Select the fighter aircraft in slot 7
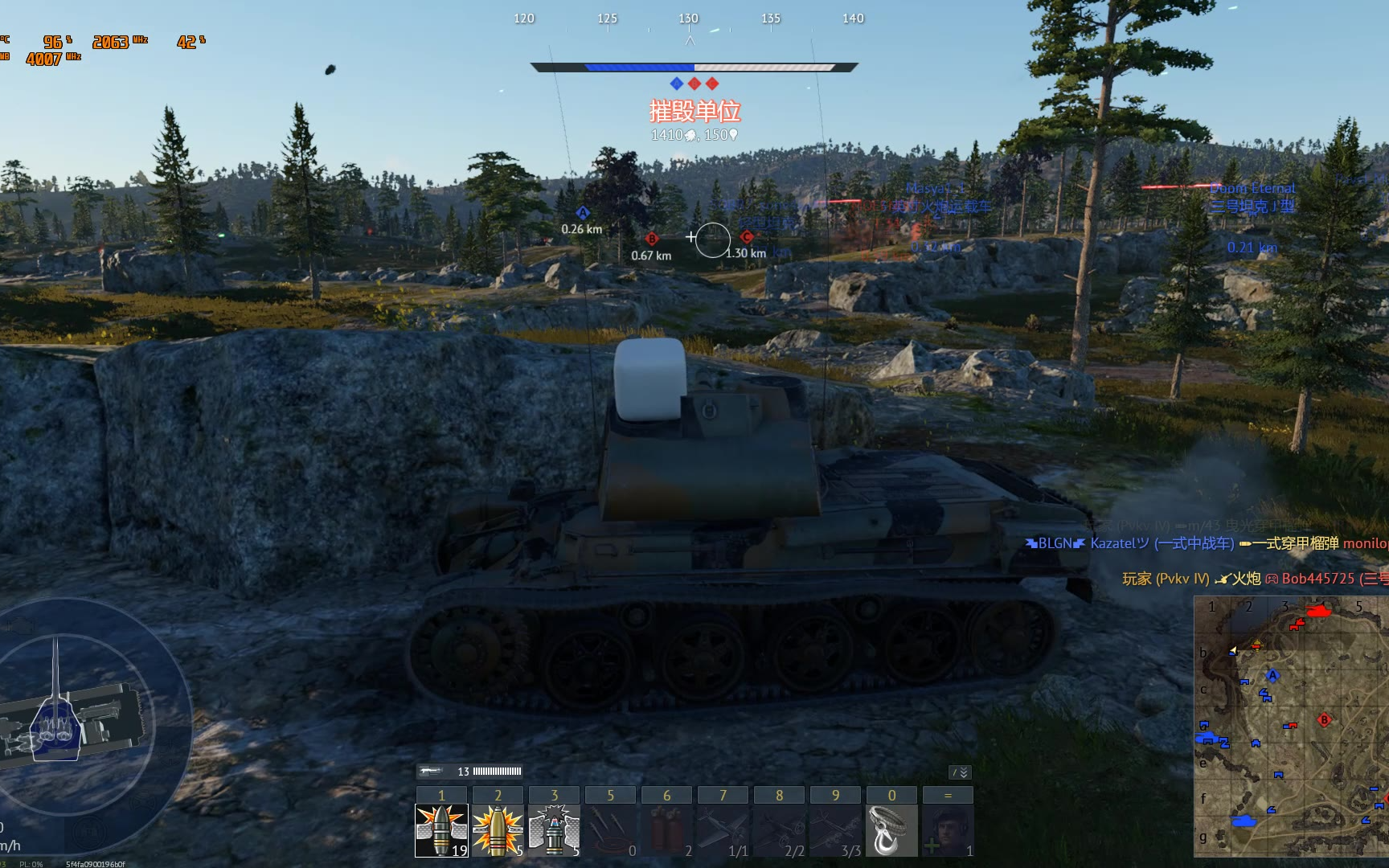This screenshot has width=1389, height=868. [723, 830]
